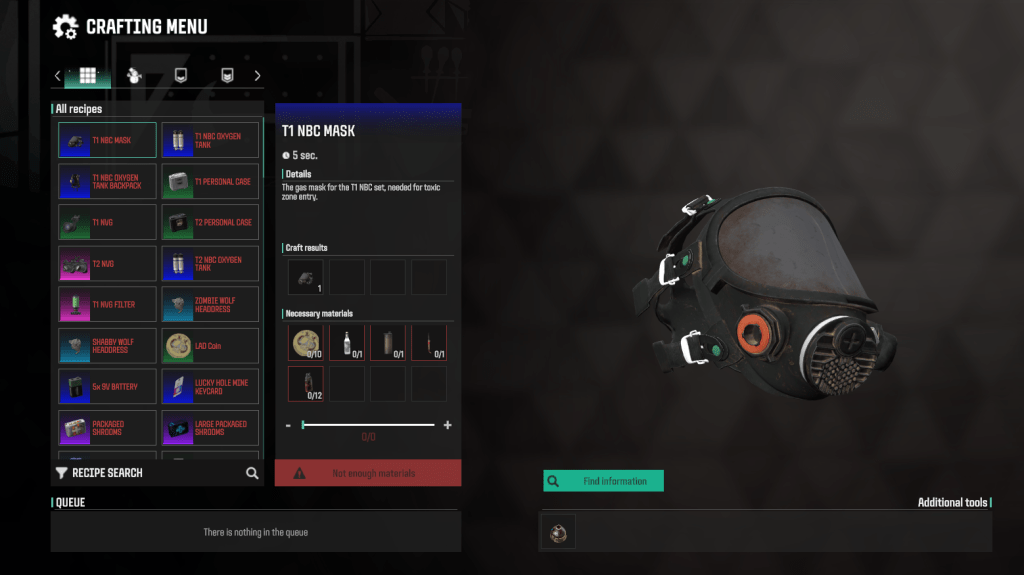Choose the T2 NVG recipe
1024x575 pixels.
click(107, 263)
